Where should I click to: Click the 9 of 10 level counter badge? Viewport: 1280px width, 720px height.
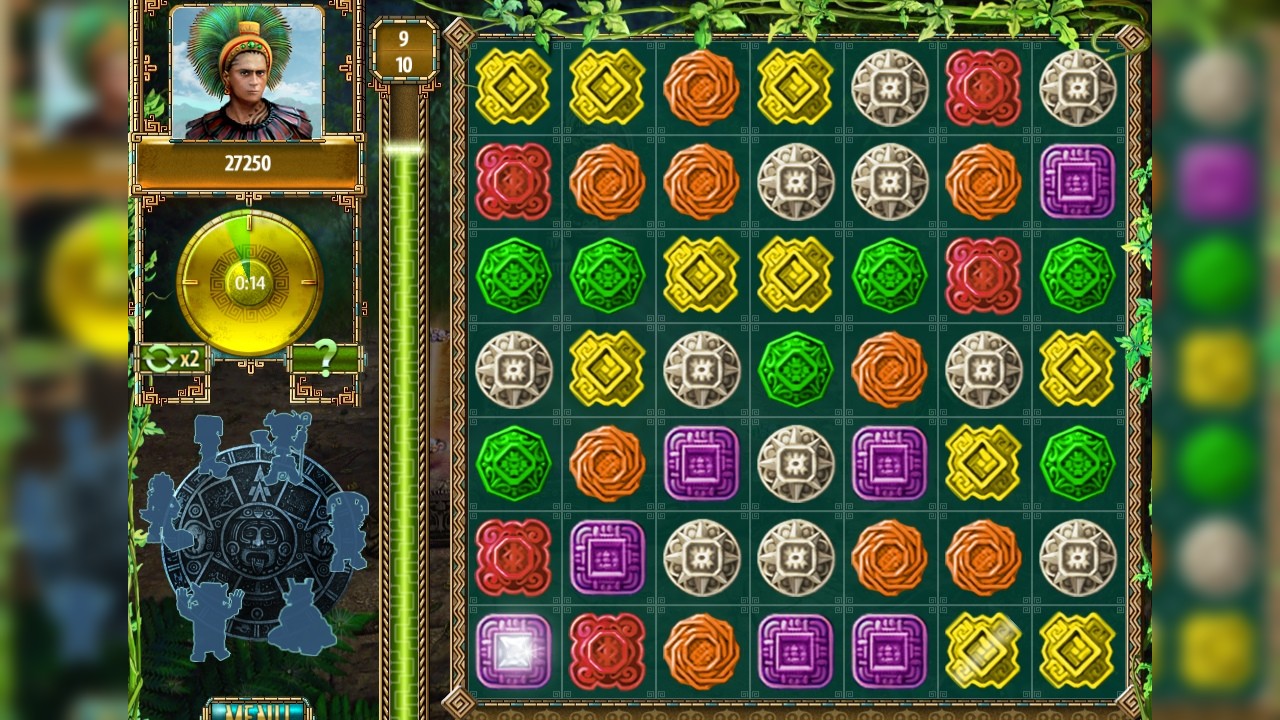403,47
